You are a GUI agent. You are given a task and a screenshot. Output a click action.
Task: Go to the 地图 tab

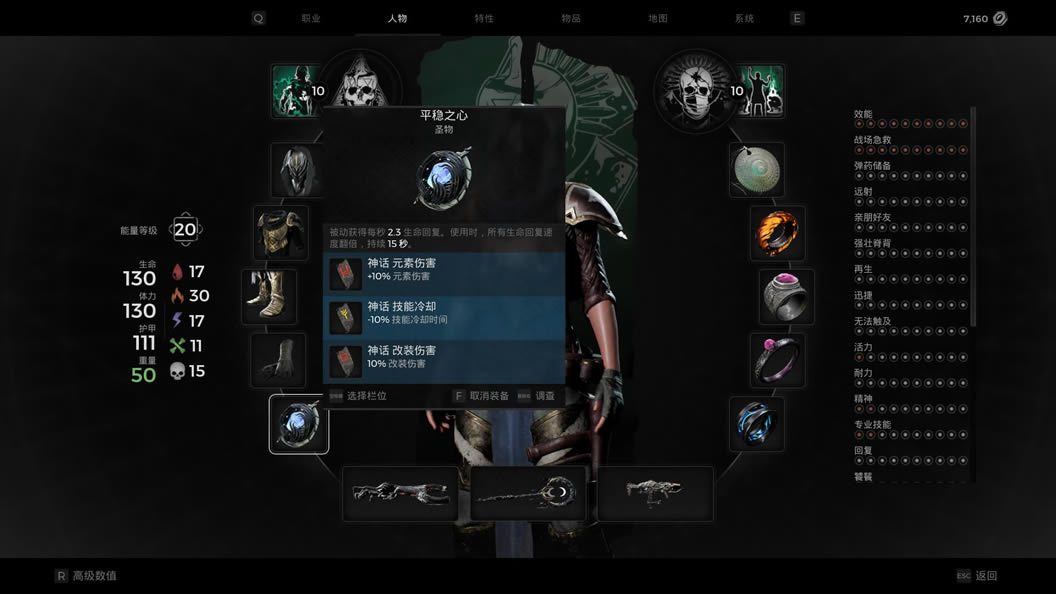(x=657, y=18)
